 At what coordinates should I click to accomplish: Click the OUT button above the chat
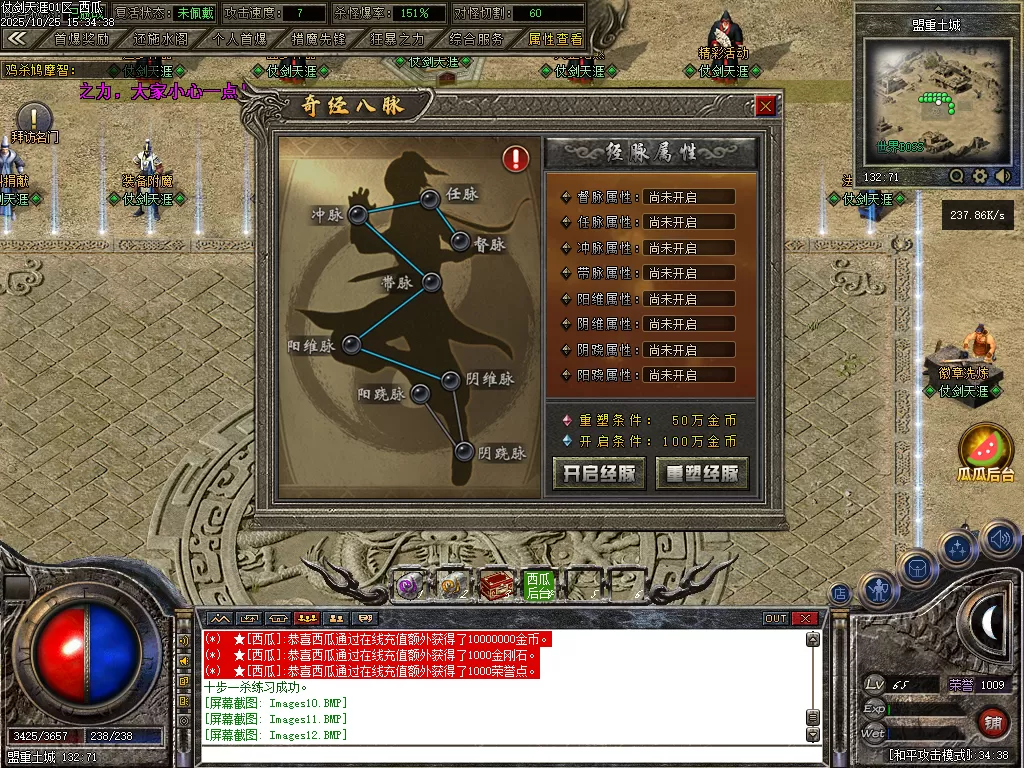(776, 619)
